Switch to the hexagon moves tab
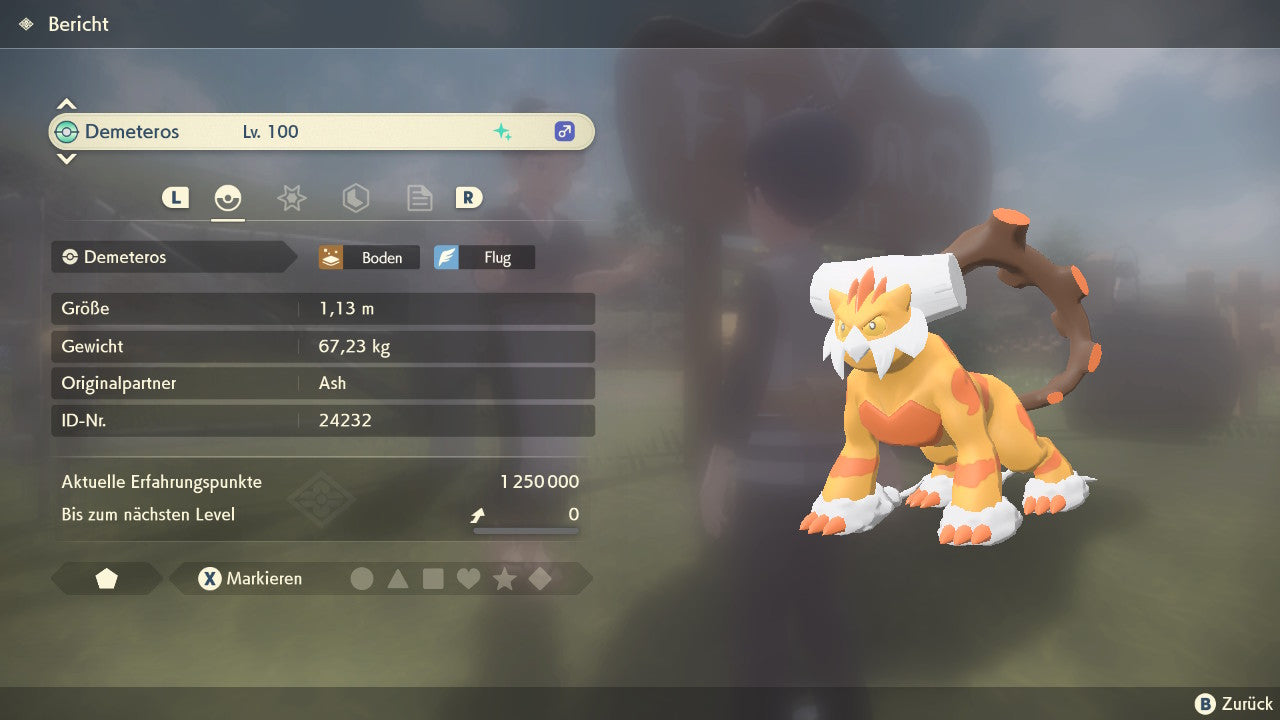Viewport: 1280px width, 720px height. click(x=355, y=198)
